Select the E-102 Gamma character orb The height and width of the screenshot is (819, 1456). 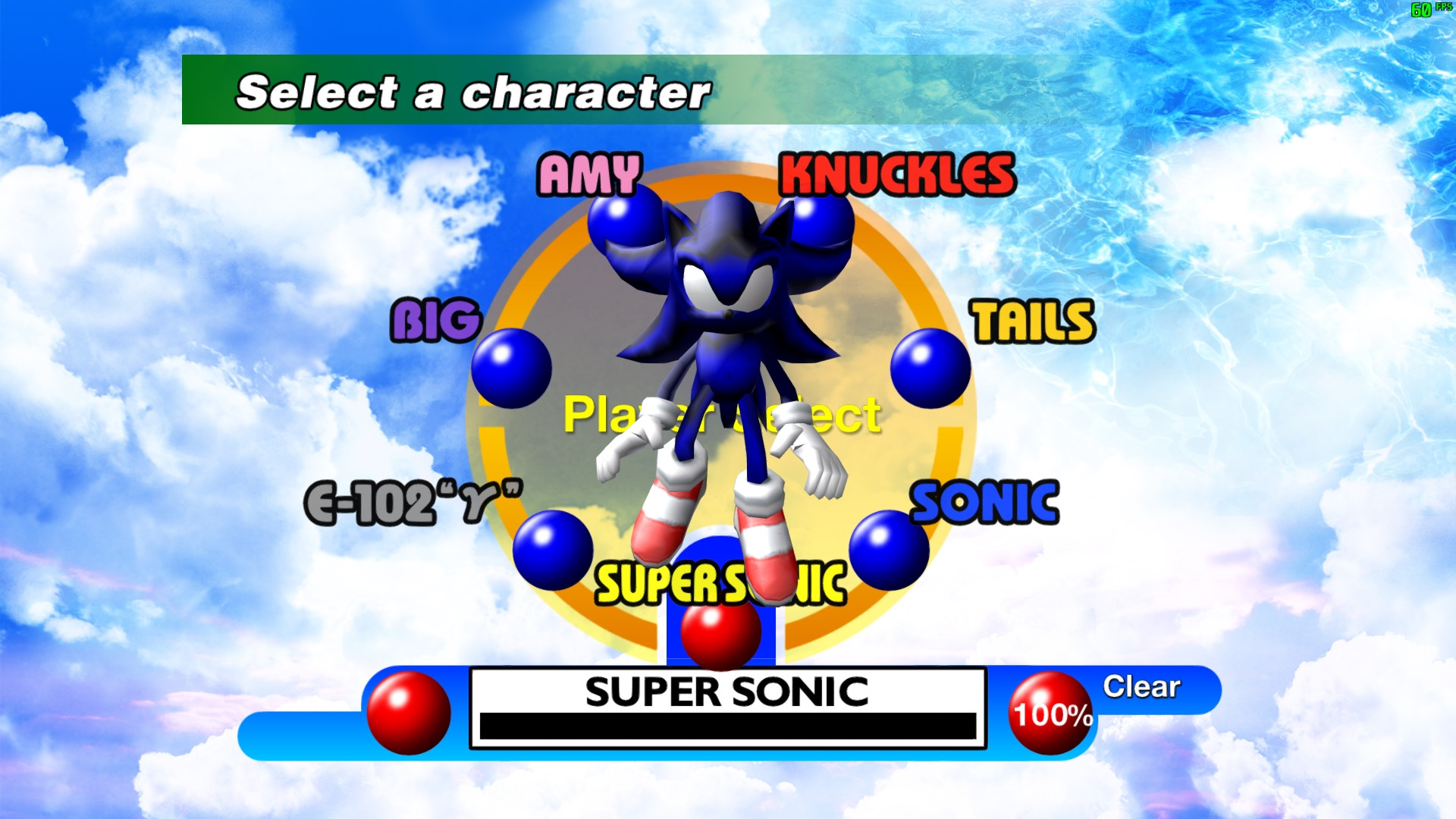tap(554, 548)
